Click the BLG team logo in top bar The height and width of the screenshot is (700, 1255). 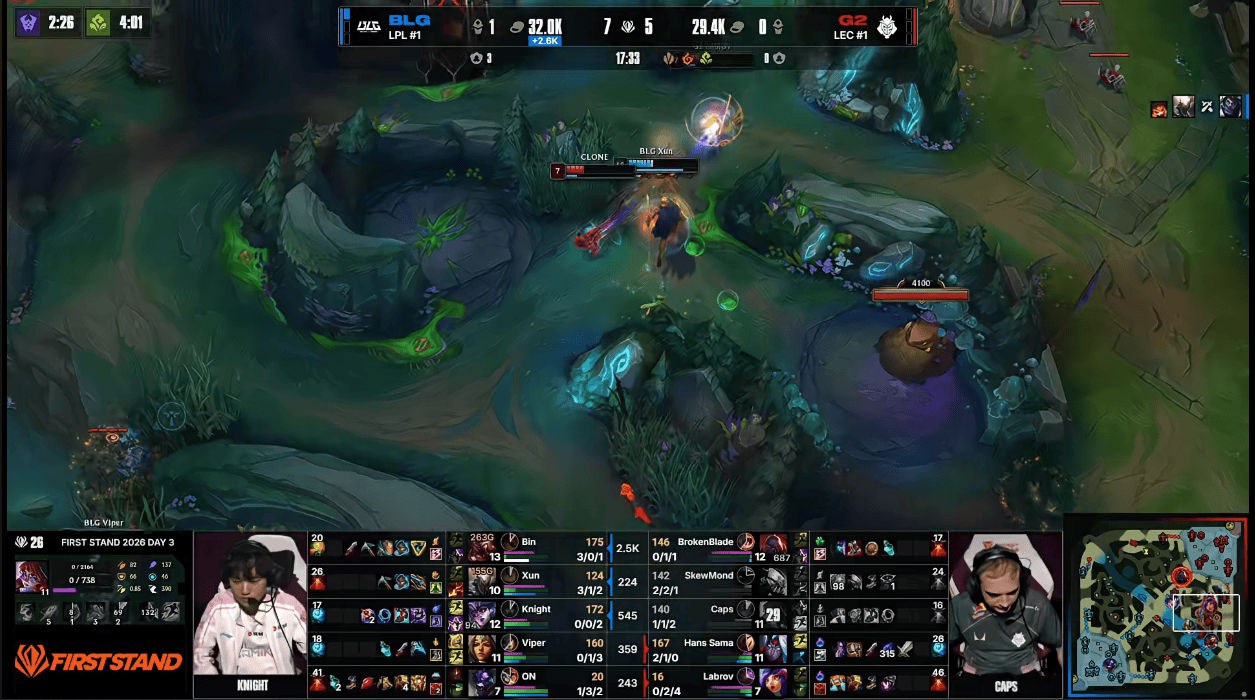tap(368, 27)
